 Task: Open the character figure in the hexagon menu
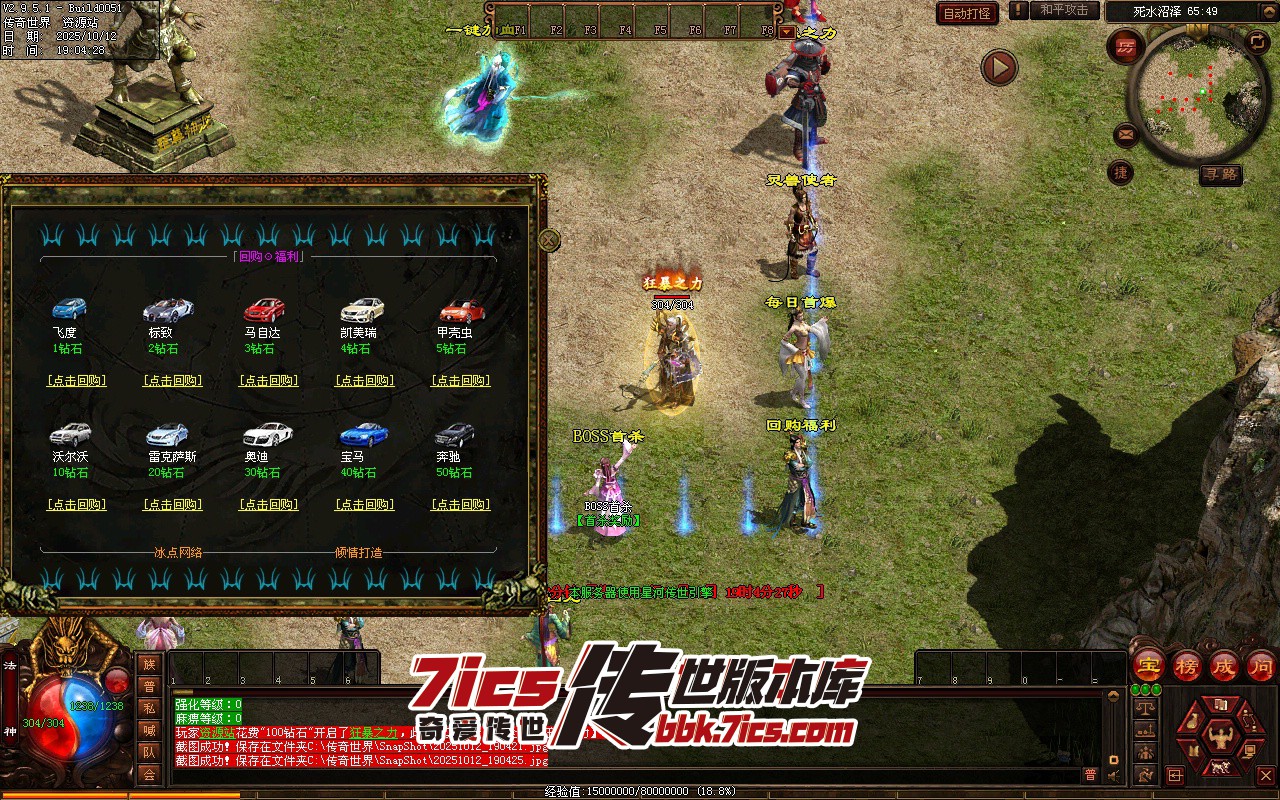(1218, 739)
